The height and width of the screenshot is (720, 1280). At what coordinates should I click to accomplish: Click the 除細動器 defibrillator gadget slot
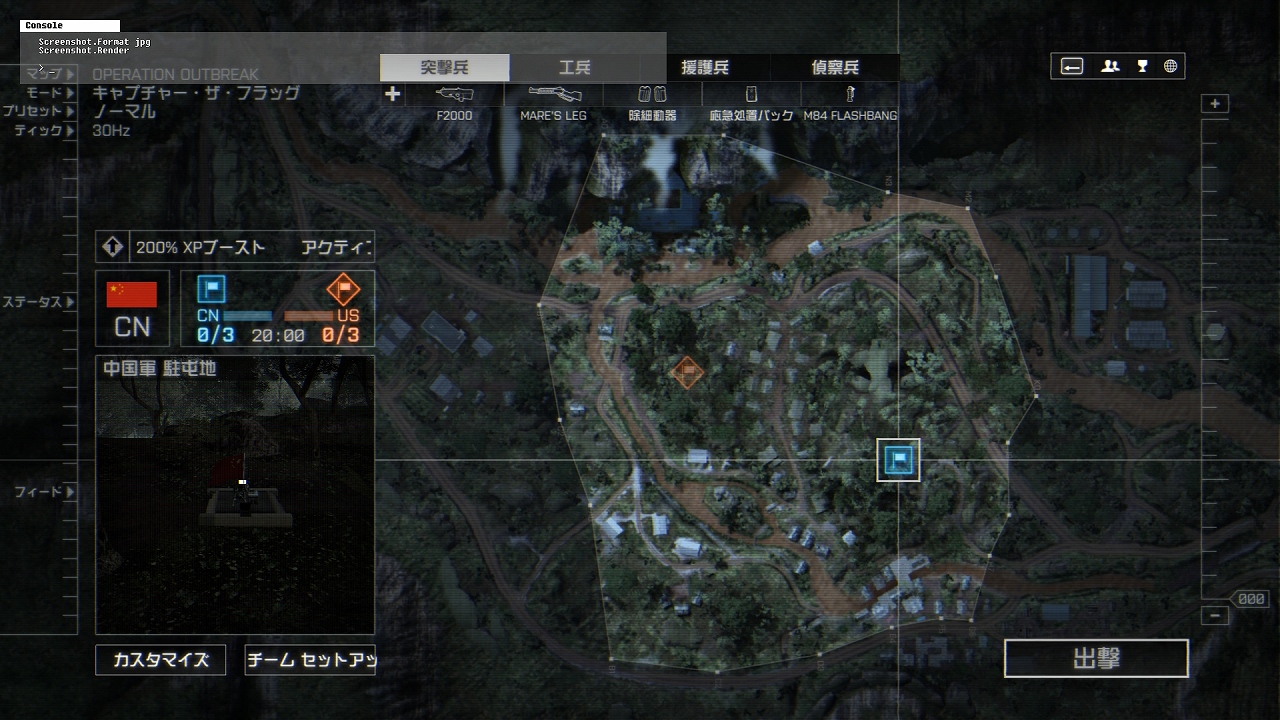(652, 102)
